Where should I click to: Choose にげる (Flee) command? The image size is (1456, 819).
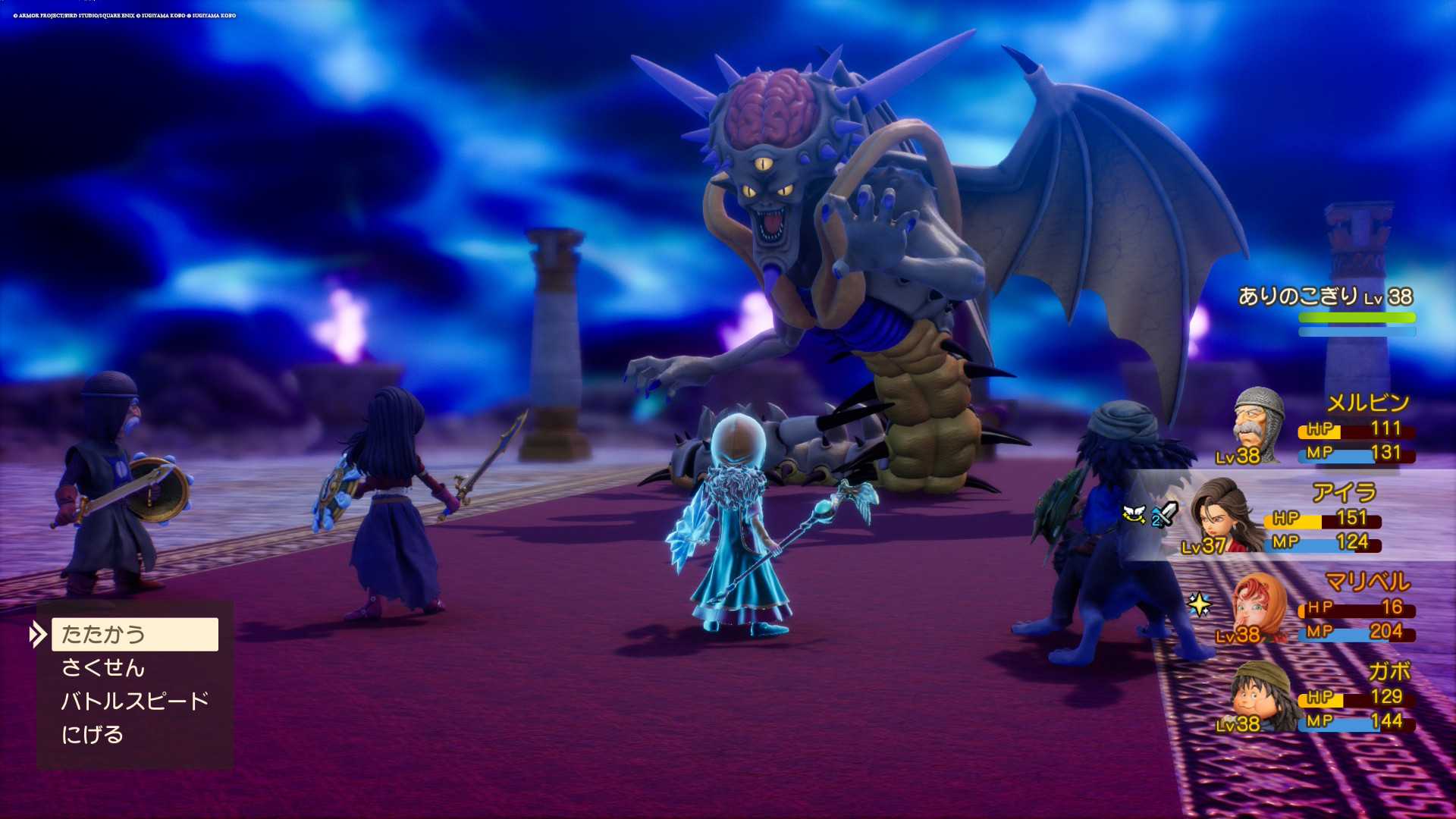pyautogui.click(x=93, y=734)
